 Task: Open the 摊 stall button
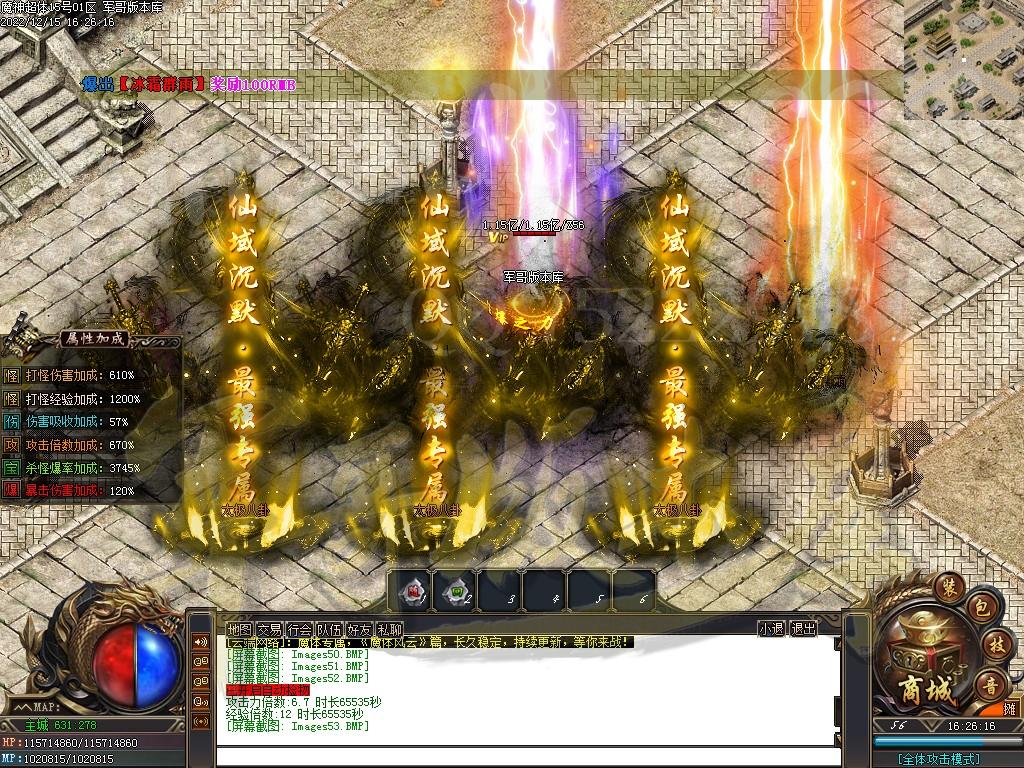[x=1009, y=708]
